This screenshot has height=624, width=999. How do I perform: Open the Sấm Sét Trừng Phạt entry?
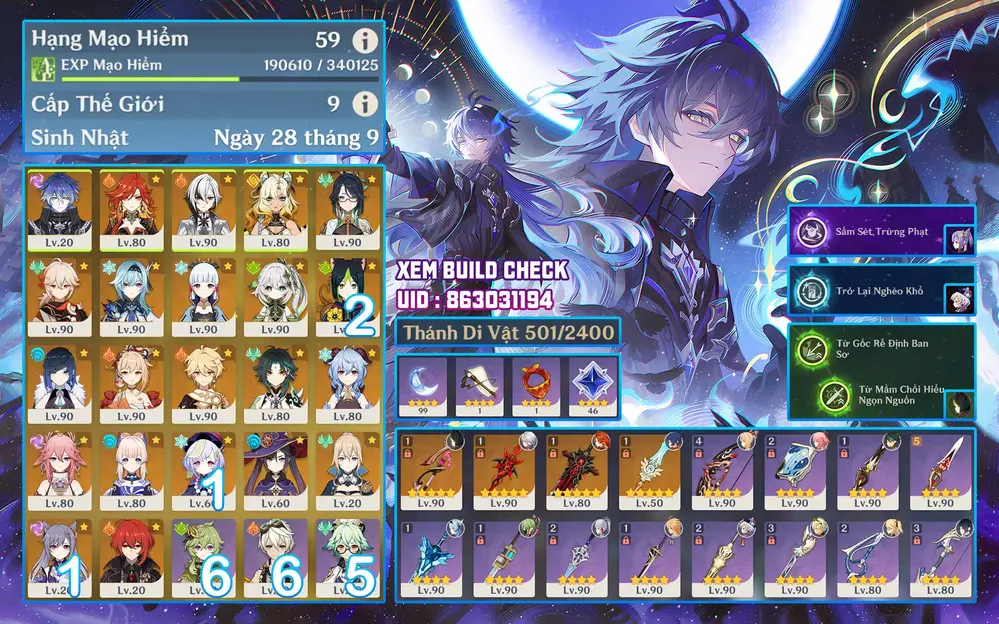pyautogui.click(x=868, y=233)
